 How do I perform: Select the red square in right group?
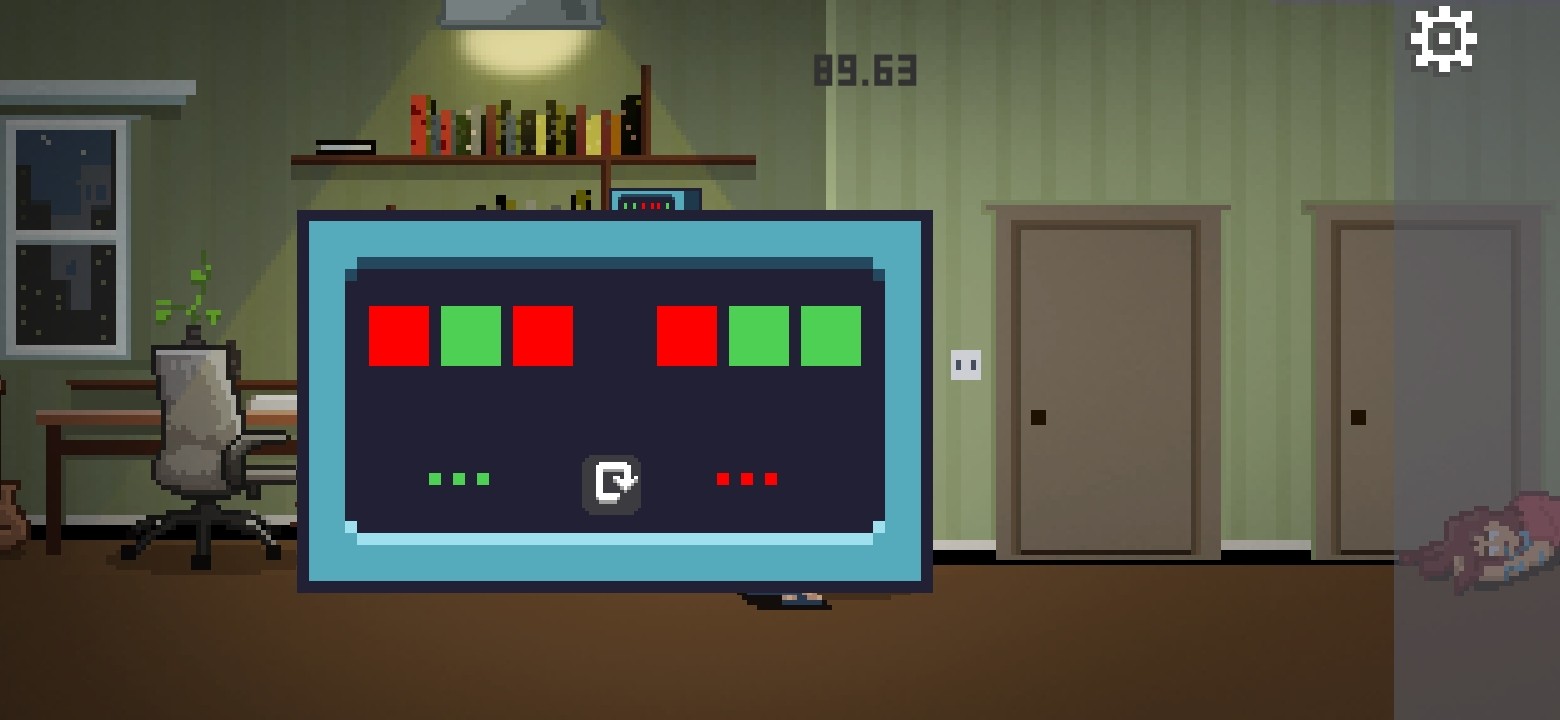pos(687,336)
